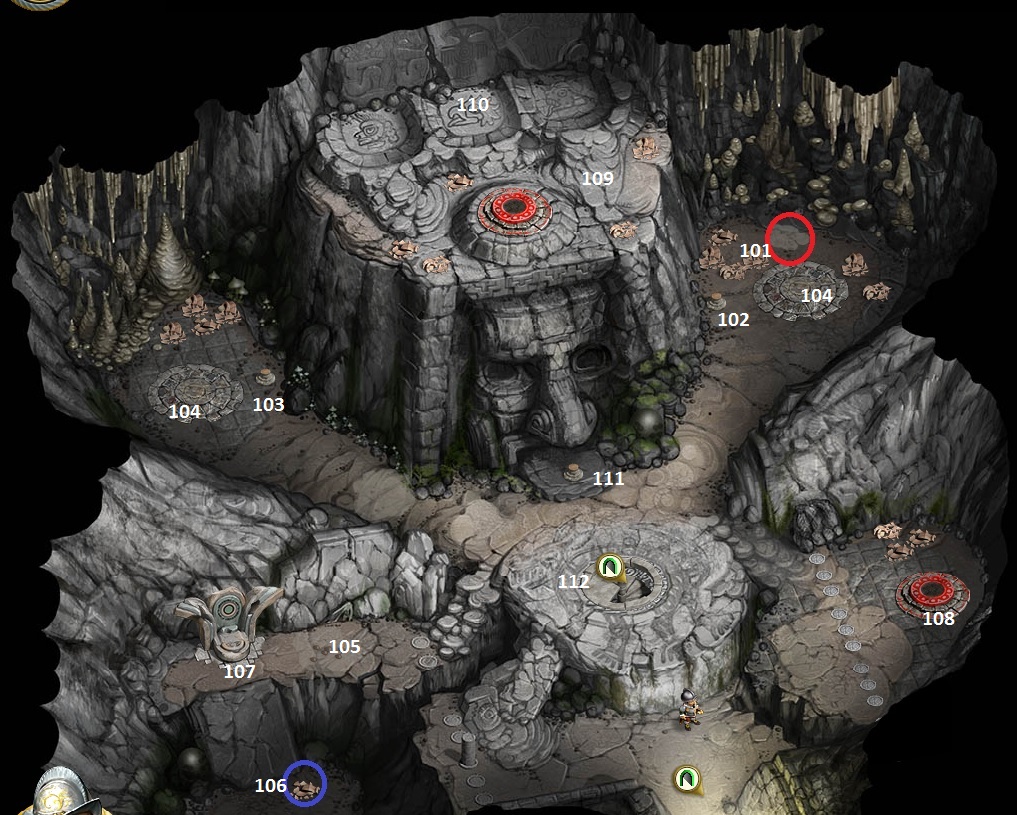The width and height of the screenshot is (1017, 815).
Task: Select the green doorway marker below the soldier
Action: [x=684, y=776]
